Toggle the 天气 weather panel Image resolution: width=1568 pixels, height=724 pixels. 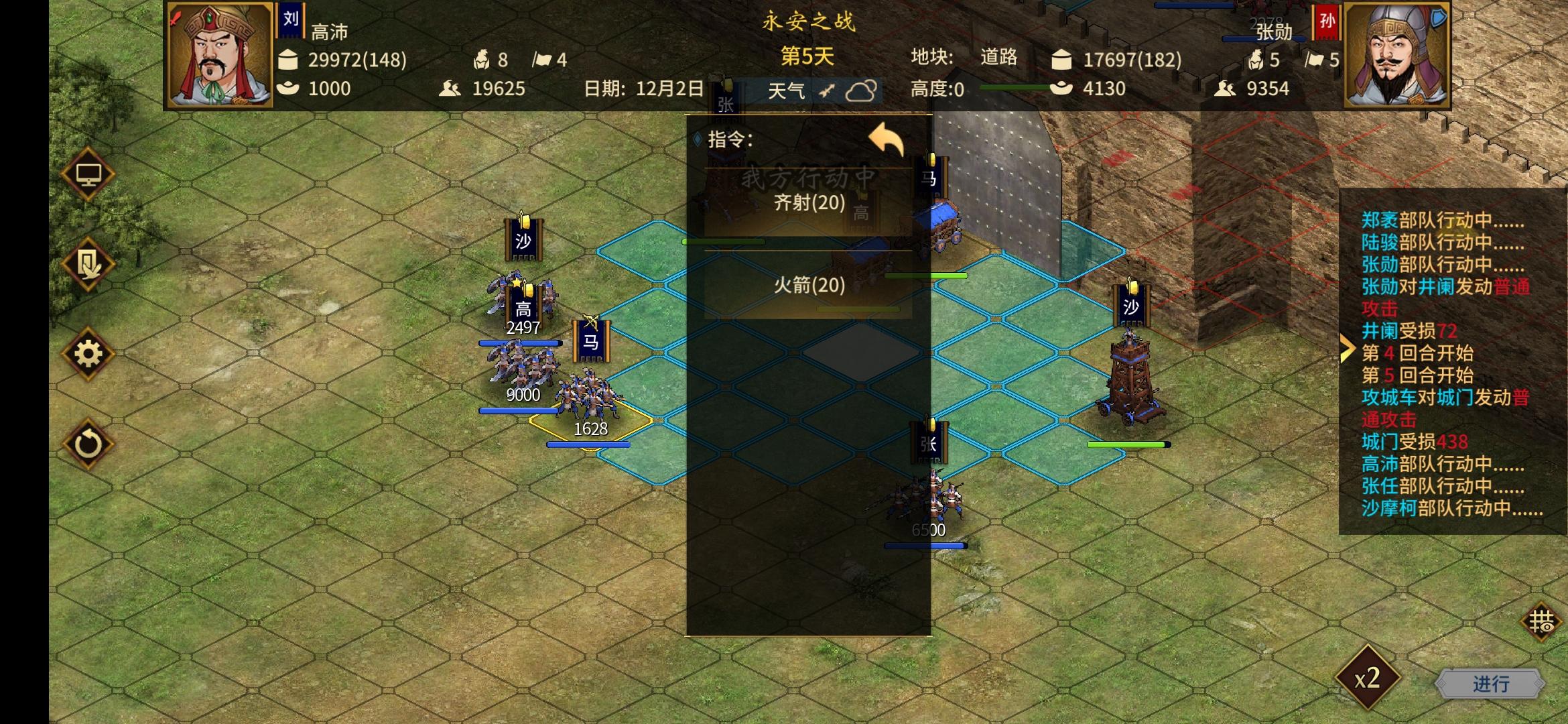787,90
